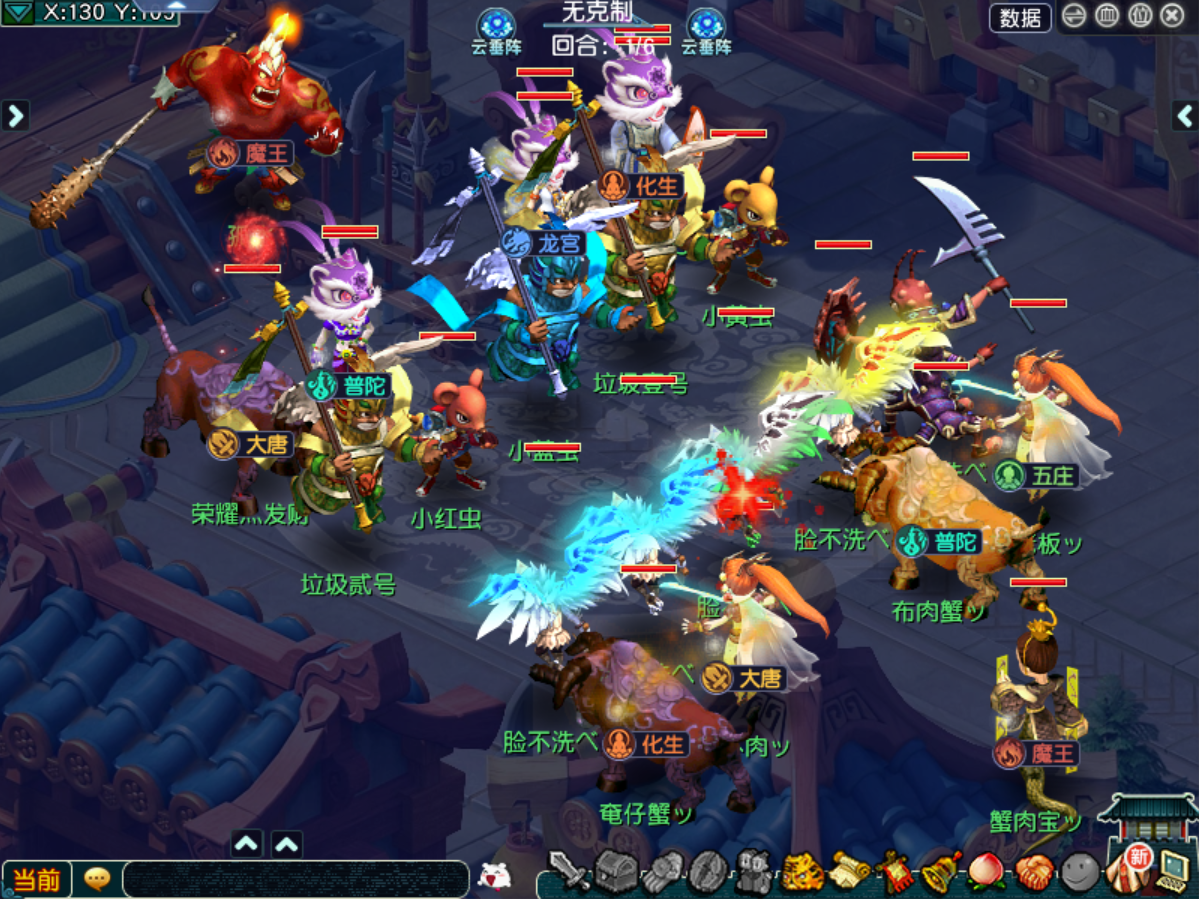Open the golden tiger head icon
The width and height of the screenshot is (1199, 899).
(x=802, y=872)
